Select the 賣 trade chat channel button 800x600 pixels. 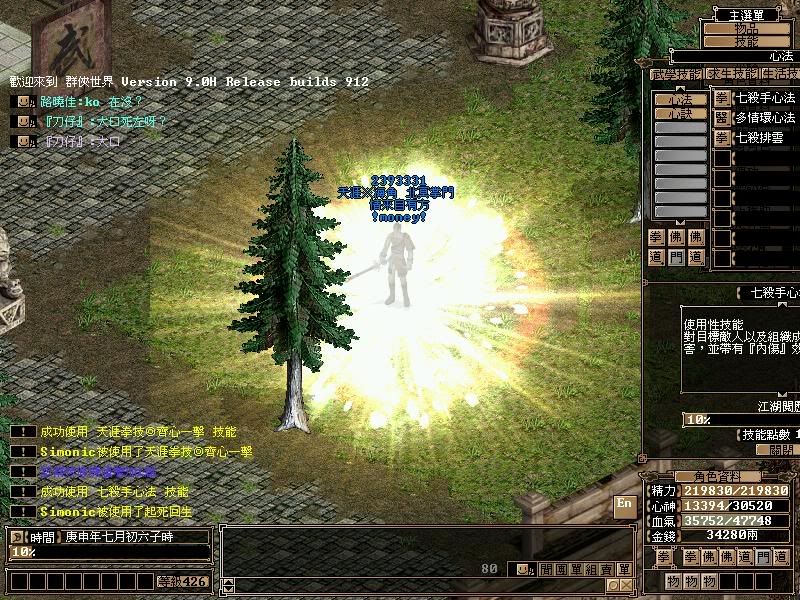[x=607, y=569]
